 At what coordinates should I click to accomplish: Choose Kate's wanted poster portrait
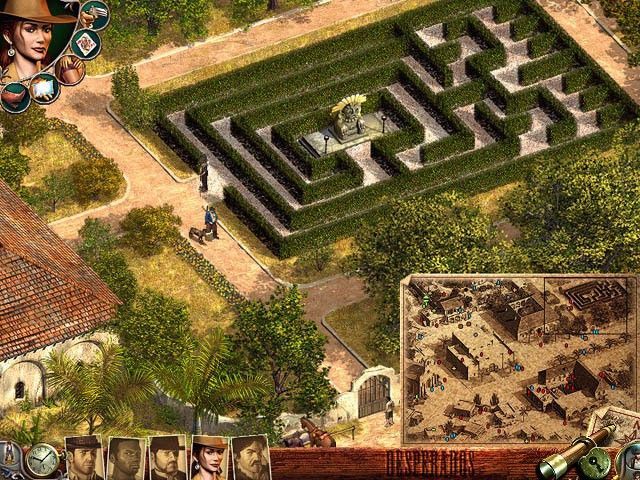(x=209, y=458)
